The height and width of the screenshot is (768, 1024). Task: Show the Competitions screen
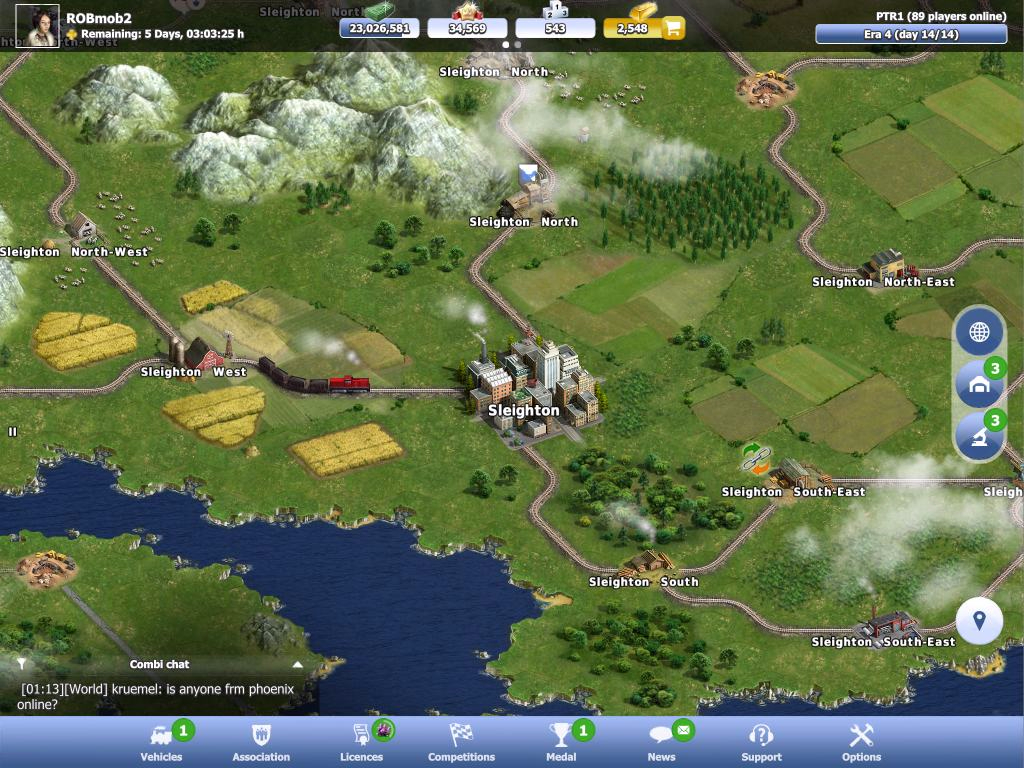[461, 742]
